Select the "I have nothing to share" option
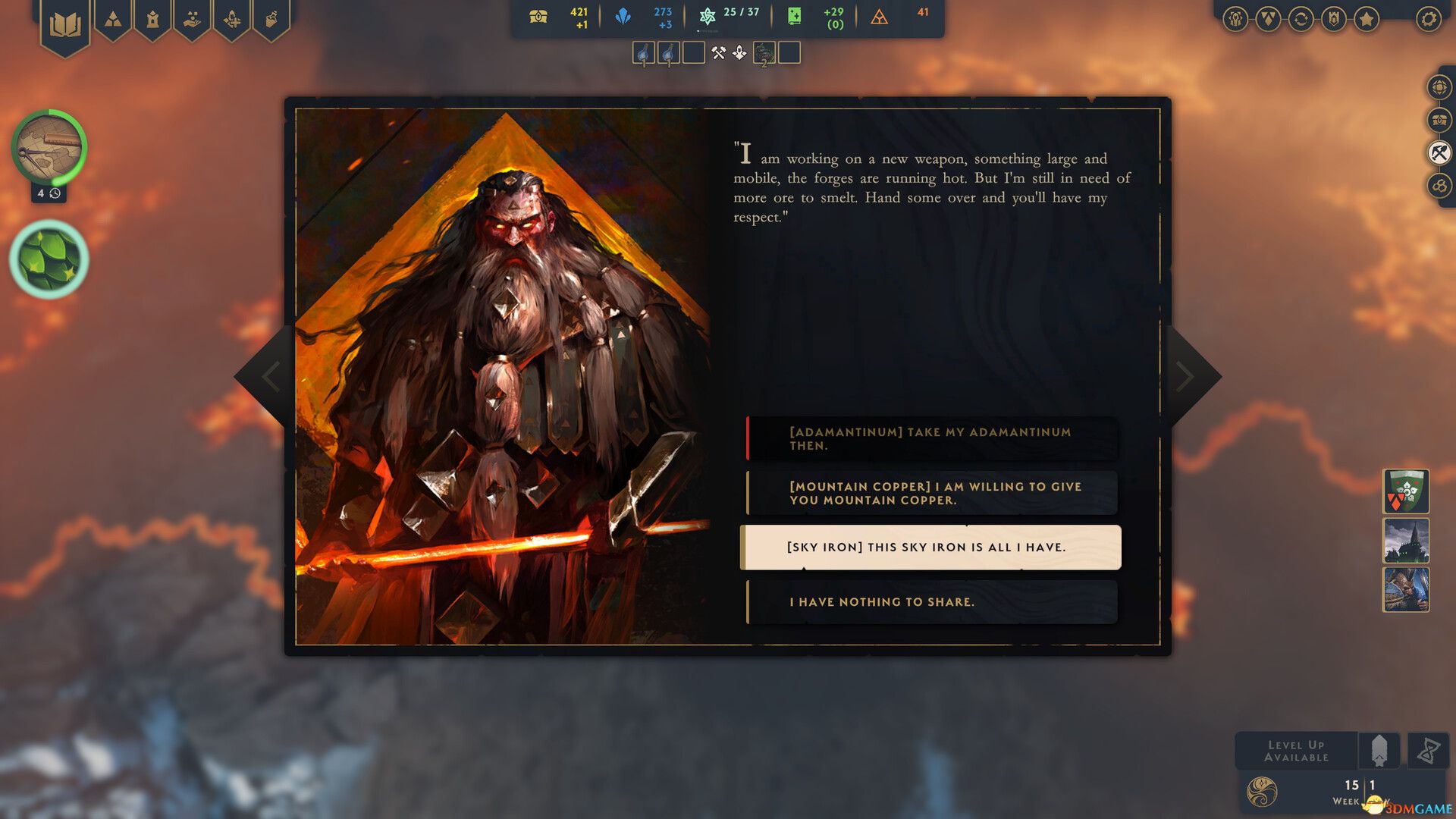 coord(931,601)
